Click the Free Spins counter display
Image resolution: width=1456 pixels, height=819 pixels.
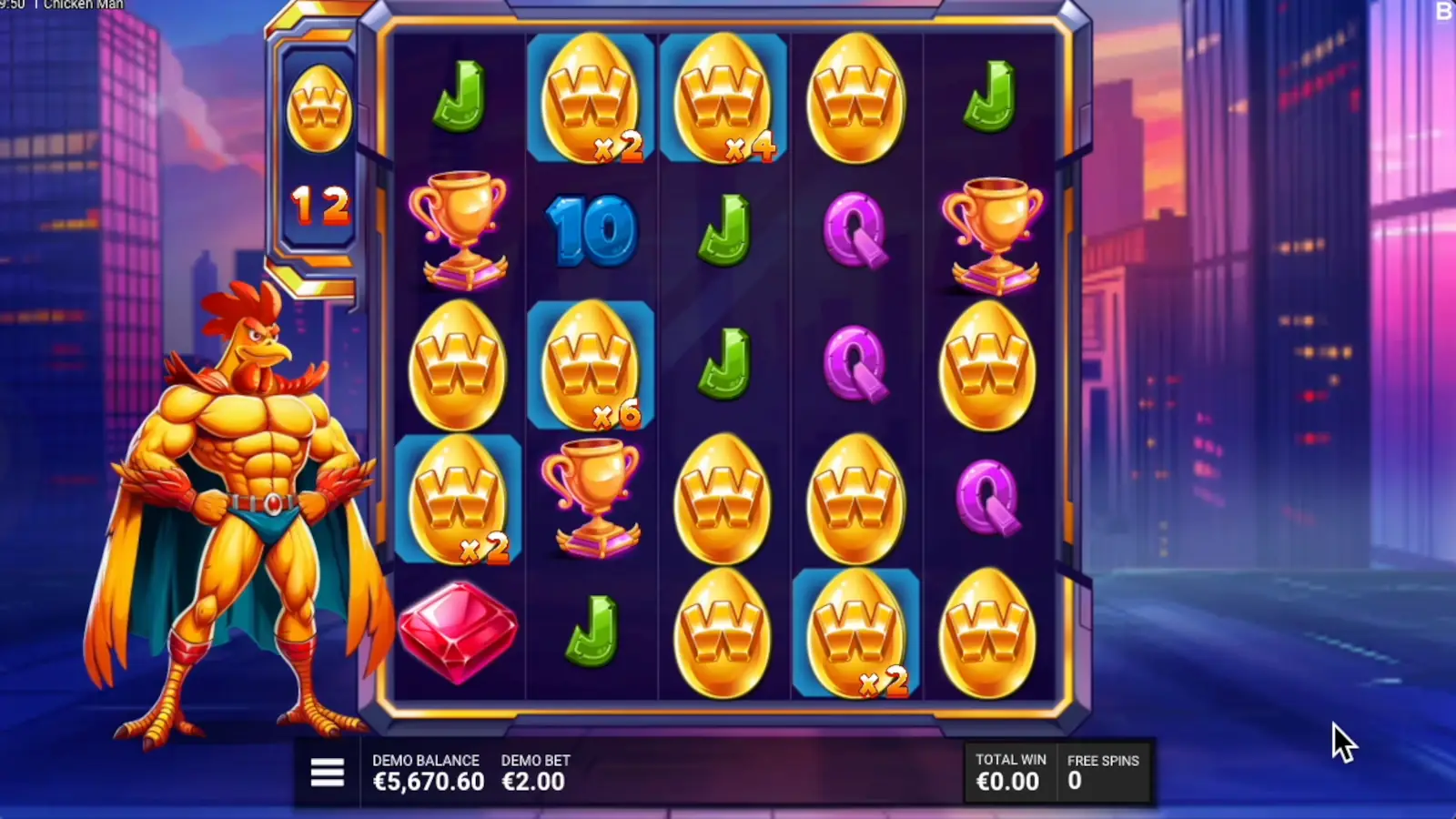pyautogui.click(x=1103, y=772)
